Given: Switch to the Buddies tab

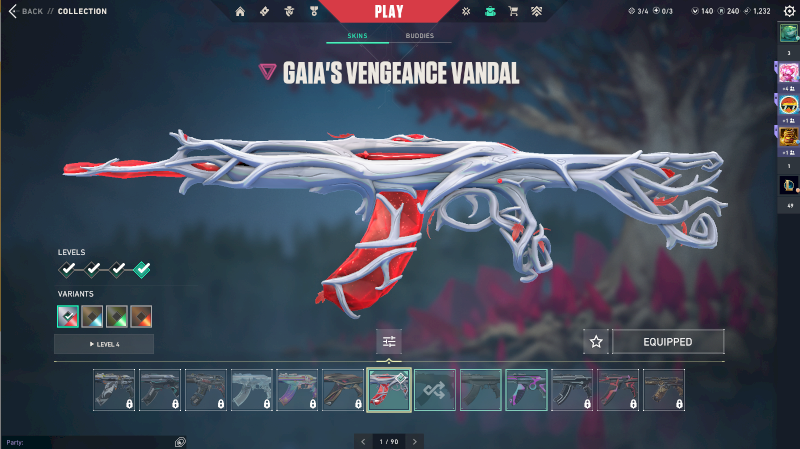Looking at the screenshot, I should 420,36.
